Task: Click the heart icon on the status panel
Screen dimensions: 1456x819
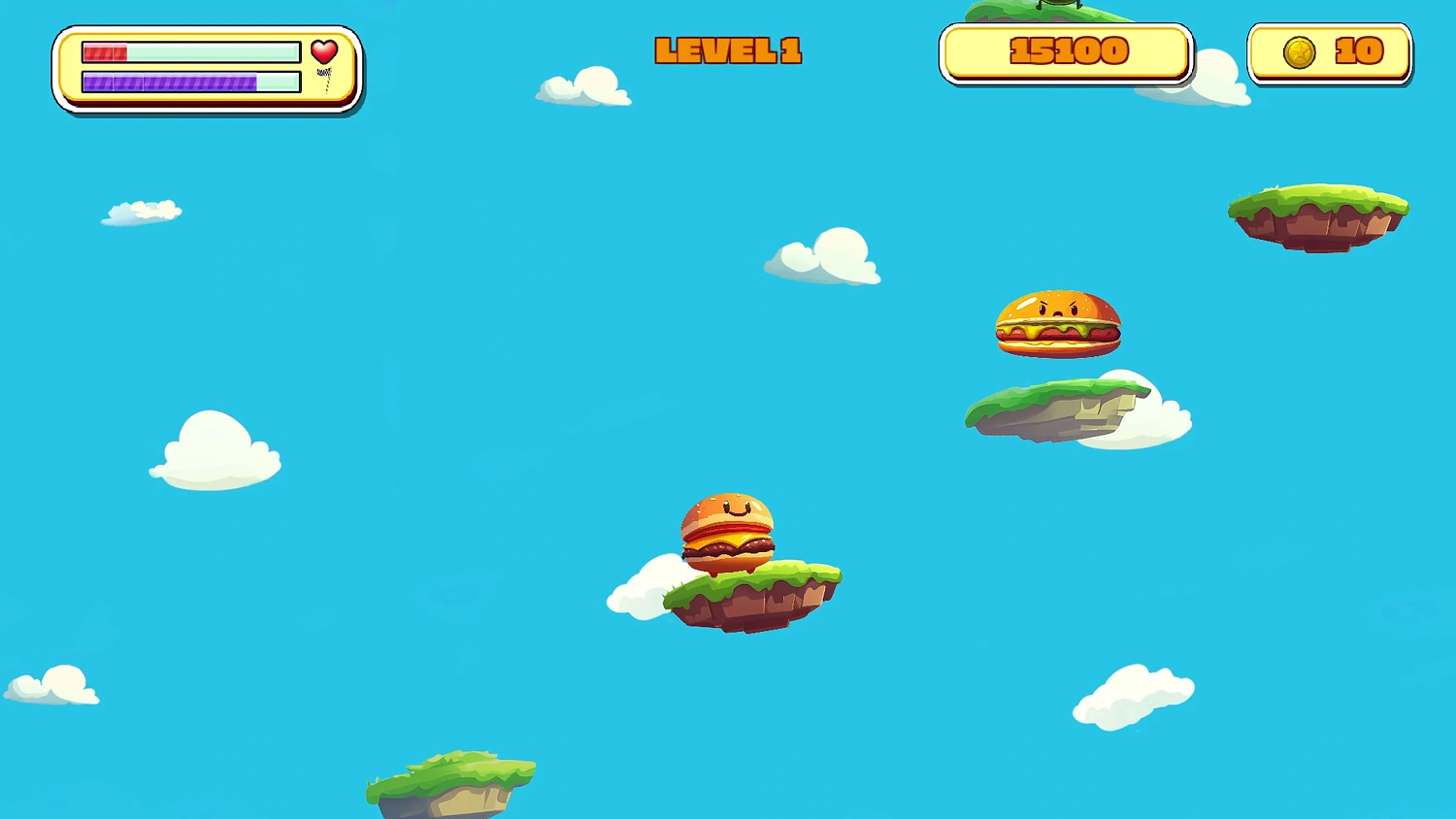Action: [324, 51]
